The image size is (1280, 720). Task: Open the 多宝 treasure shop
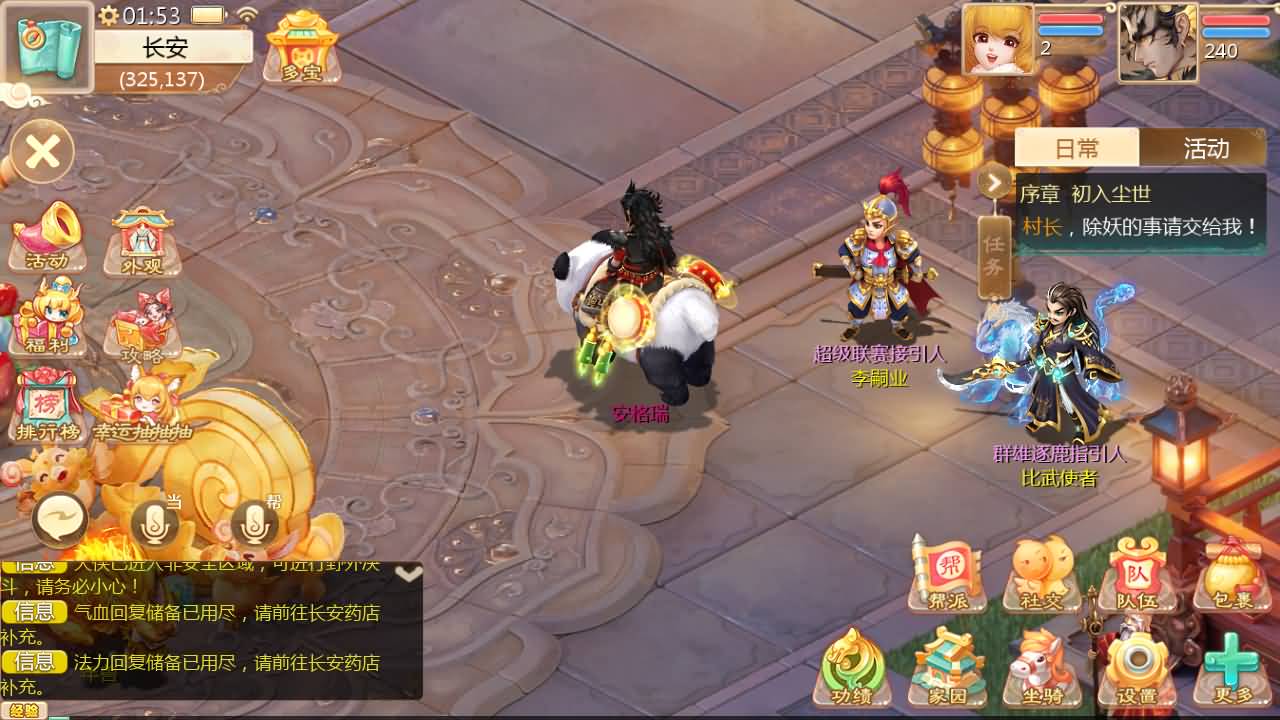(x=301, y=47)
